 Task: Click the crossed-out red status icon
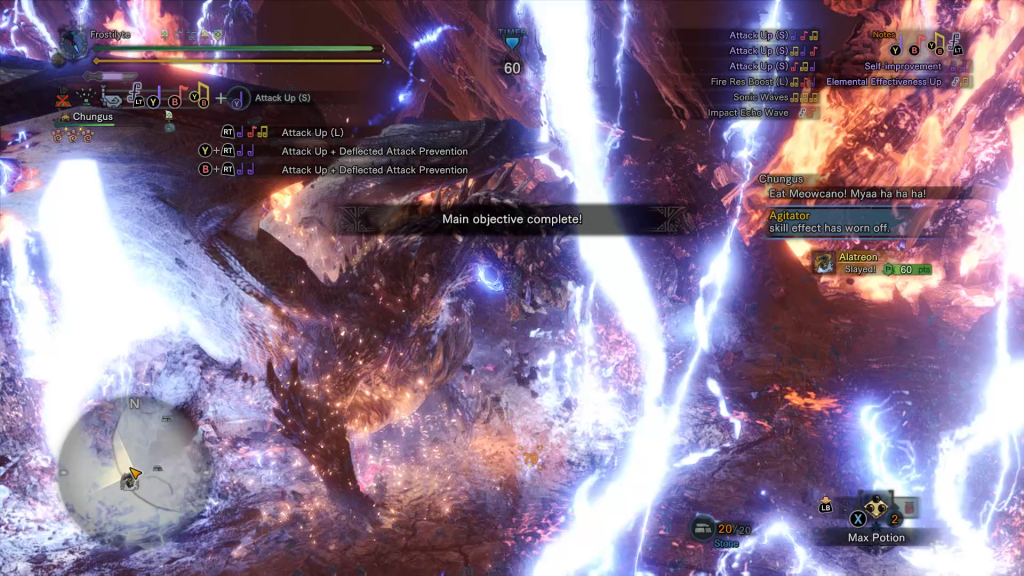64,100
